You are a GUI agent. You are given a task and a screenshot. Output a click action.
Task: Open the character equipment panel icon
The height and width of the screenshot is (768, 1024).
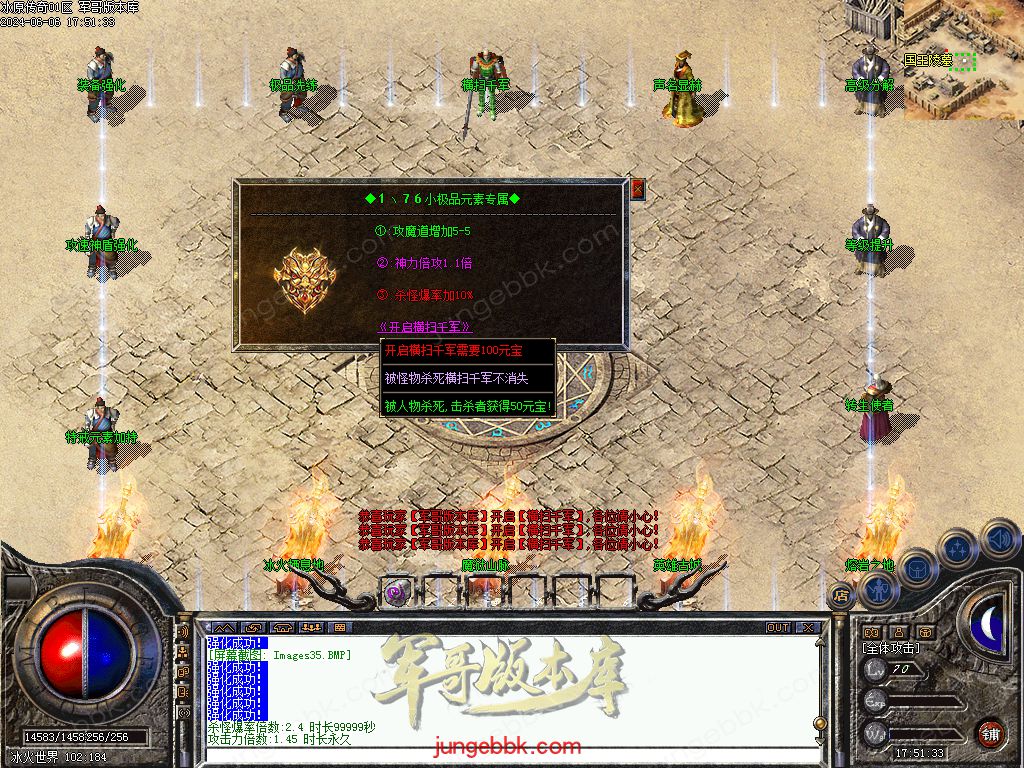(x=878, y=590)
